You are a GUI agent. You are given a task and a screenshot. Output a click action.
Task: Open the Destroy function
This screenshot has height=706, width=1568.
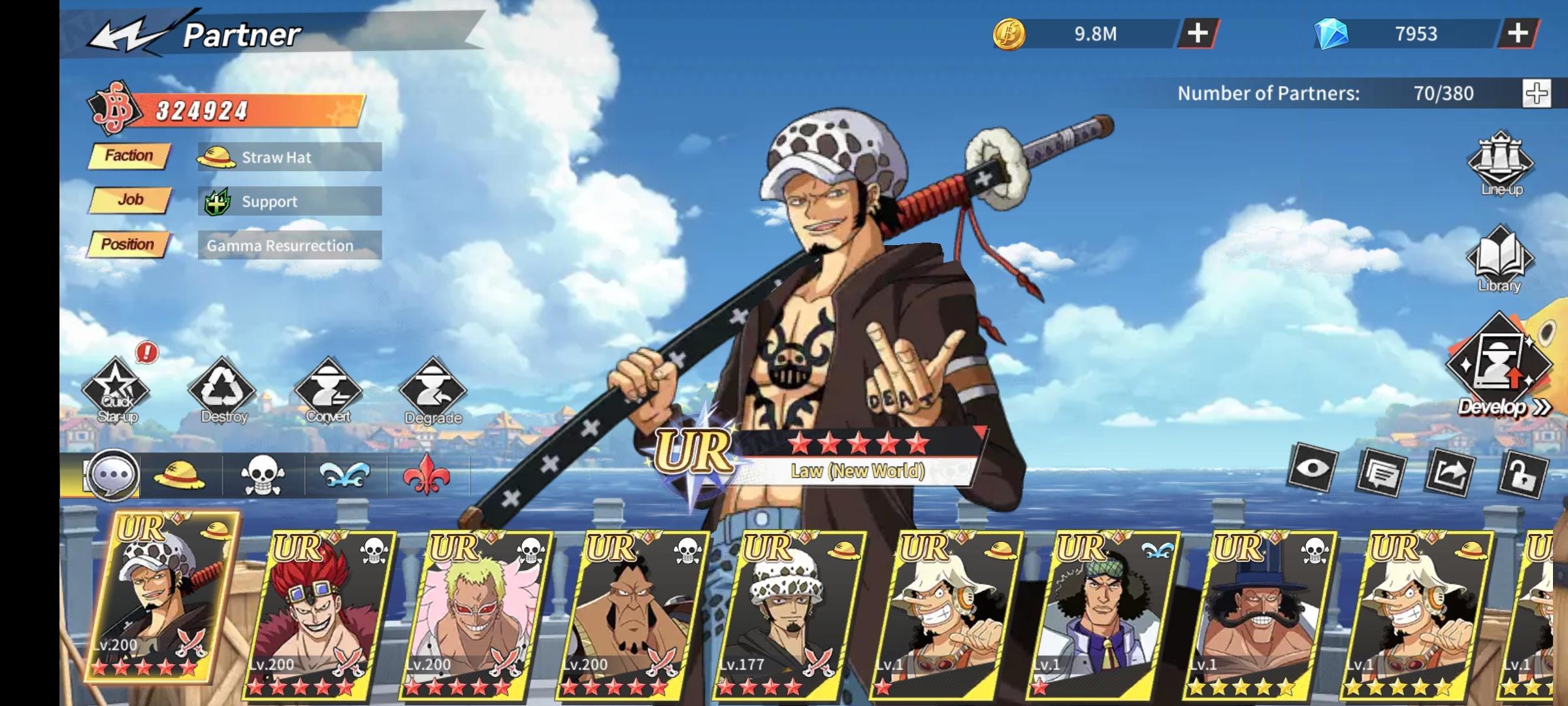click(x=223, y=392)
